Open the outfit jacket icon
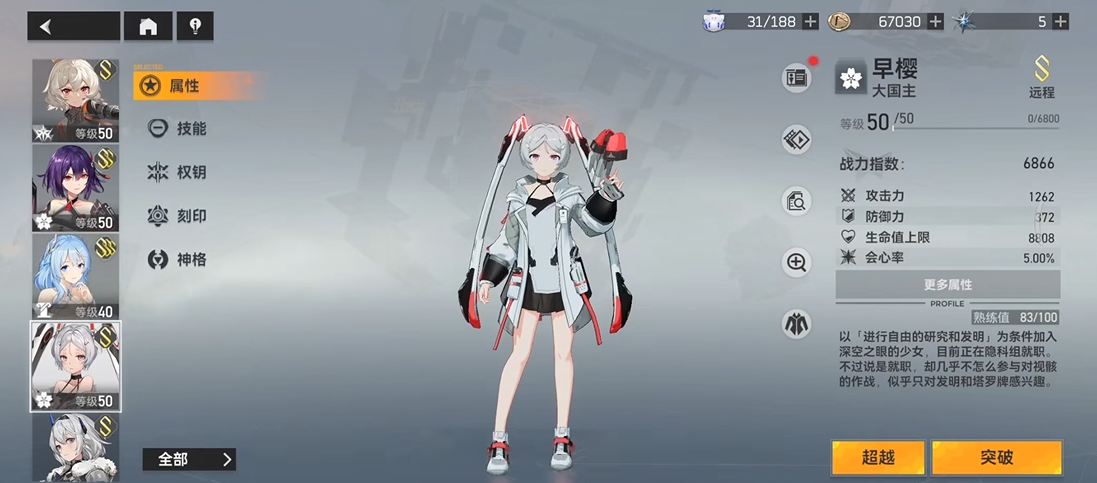1097x483 pixels. pyautogui.click(x=797, y=323)
